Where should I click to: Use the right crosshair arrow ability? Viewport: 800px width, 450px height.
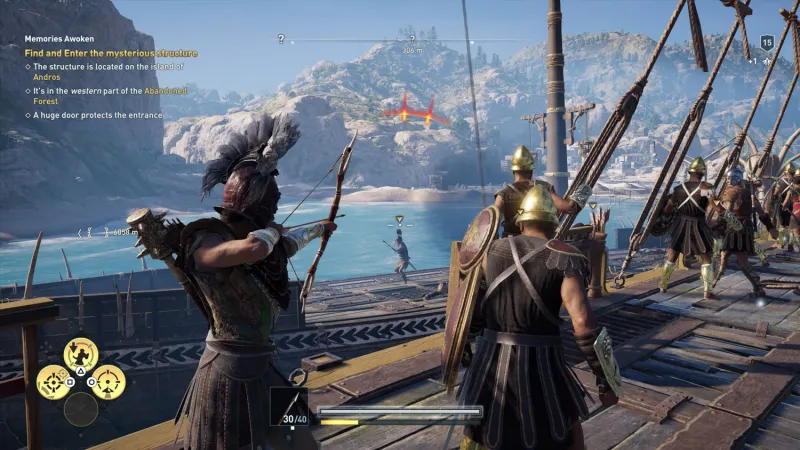(108, 381)
